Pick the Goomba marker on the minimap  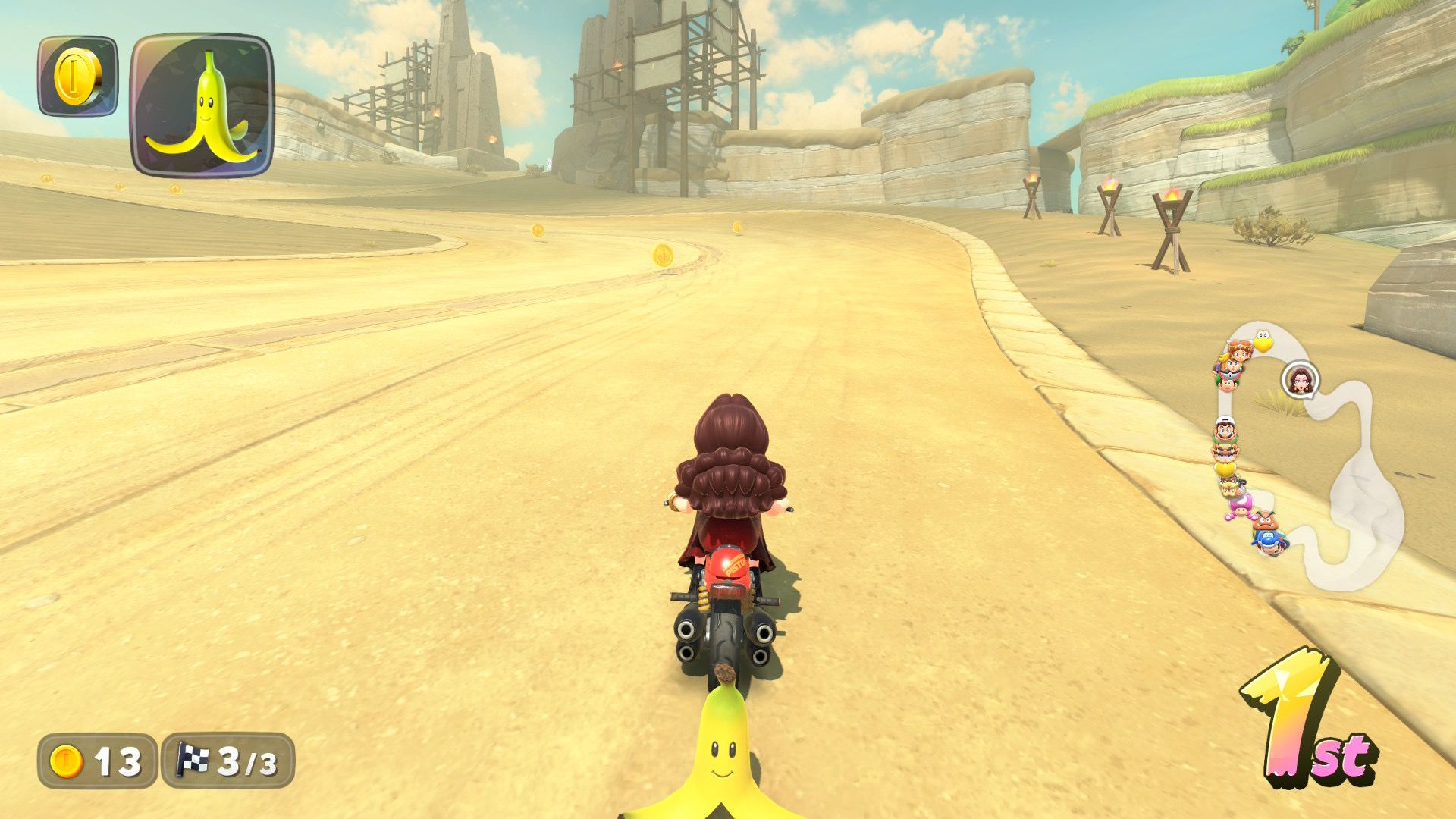tap(1263, 519)
